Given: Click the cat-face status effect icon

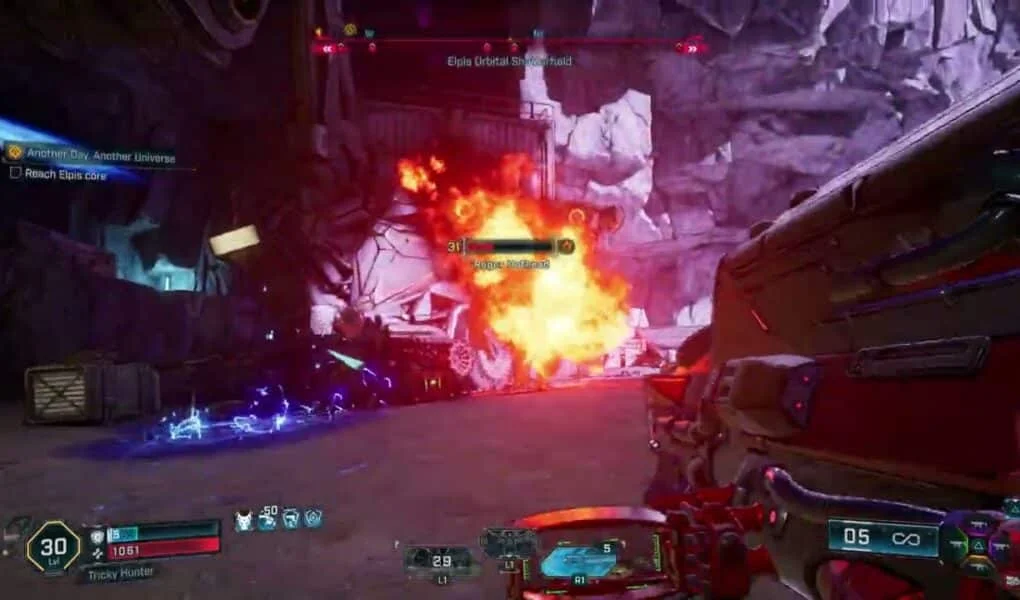Looking at the screenshot, I should (243, 519).
